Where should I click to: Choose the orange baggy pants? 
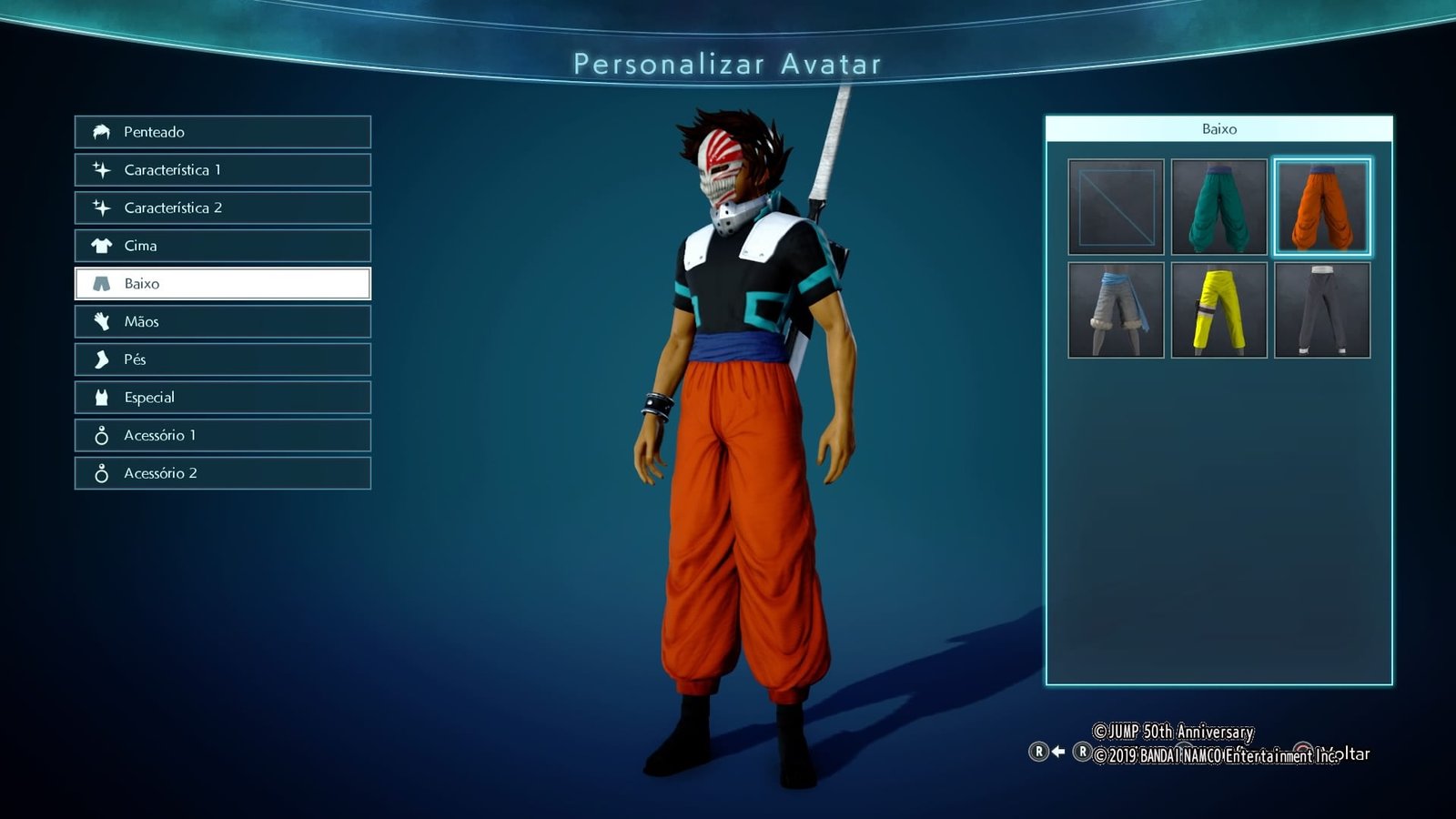(x=1322, y=207)
